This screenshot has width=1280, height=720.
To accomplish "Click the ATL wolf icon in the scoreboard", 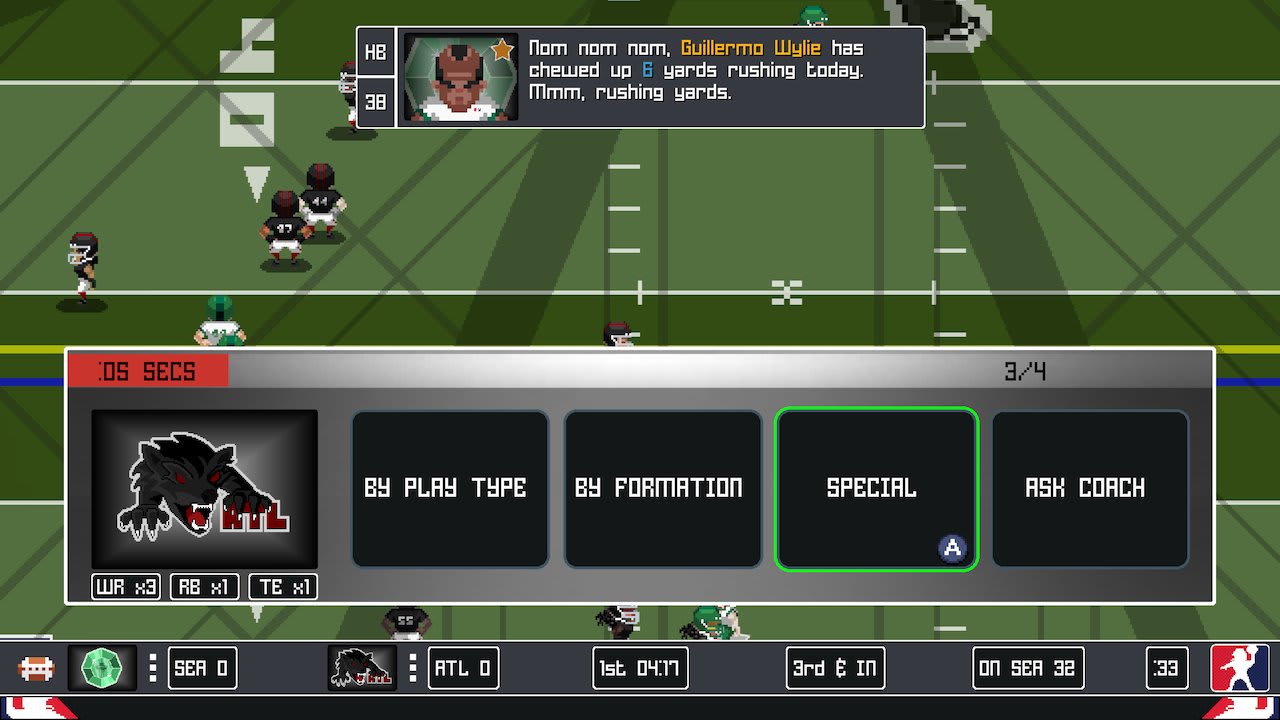I will [x=361, y=668].
